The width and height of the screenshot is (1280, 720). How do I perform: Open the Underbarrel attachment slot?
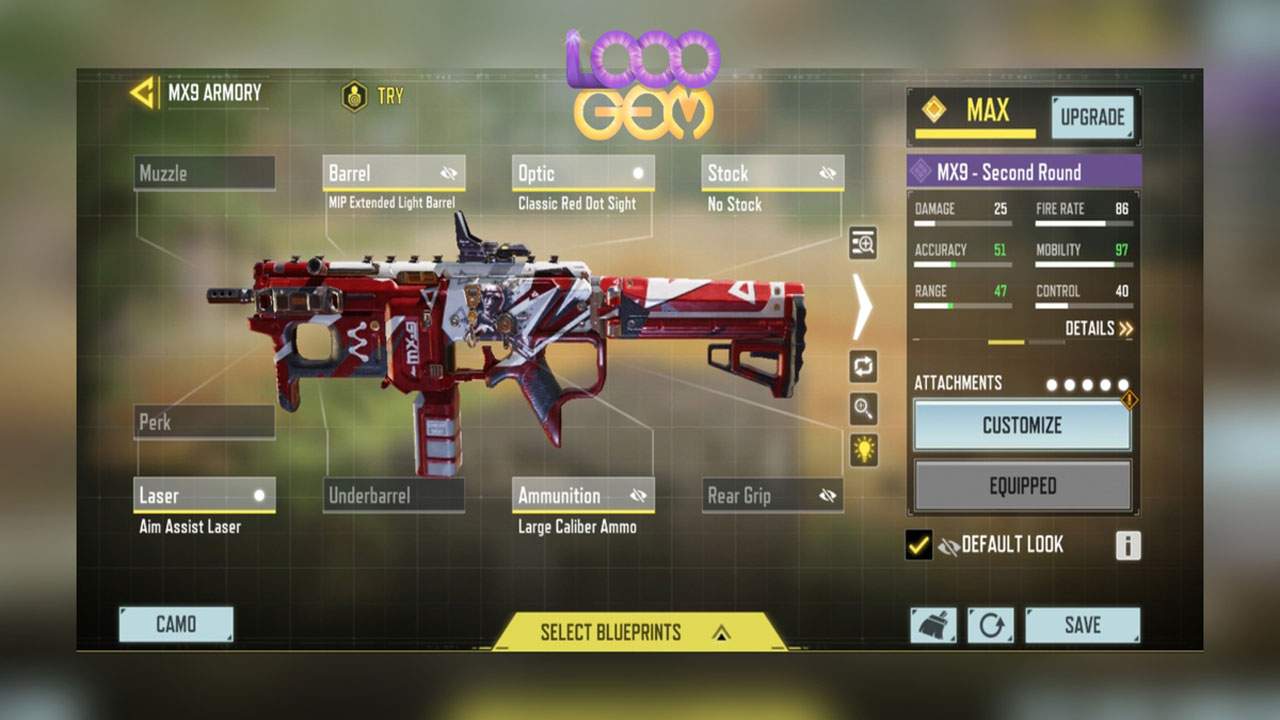pos(393,495)
